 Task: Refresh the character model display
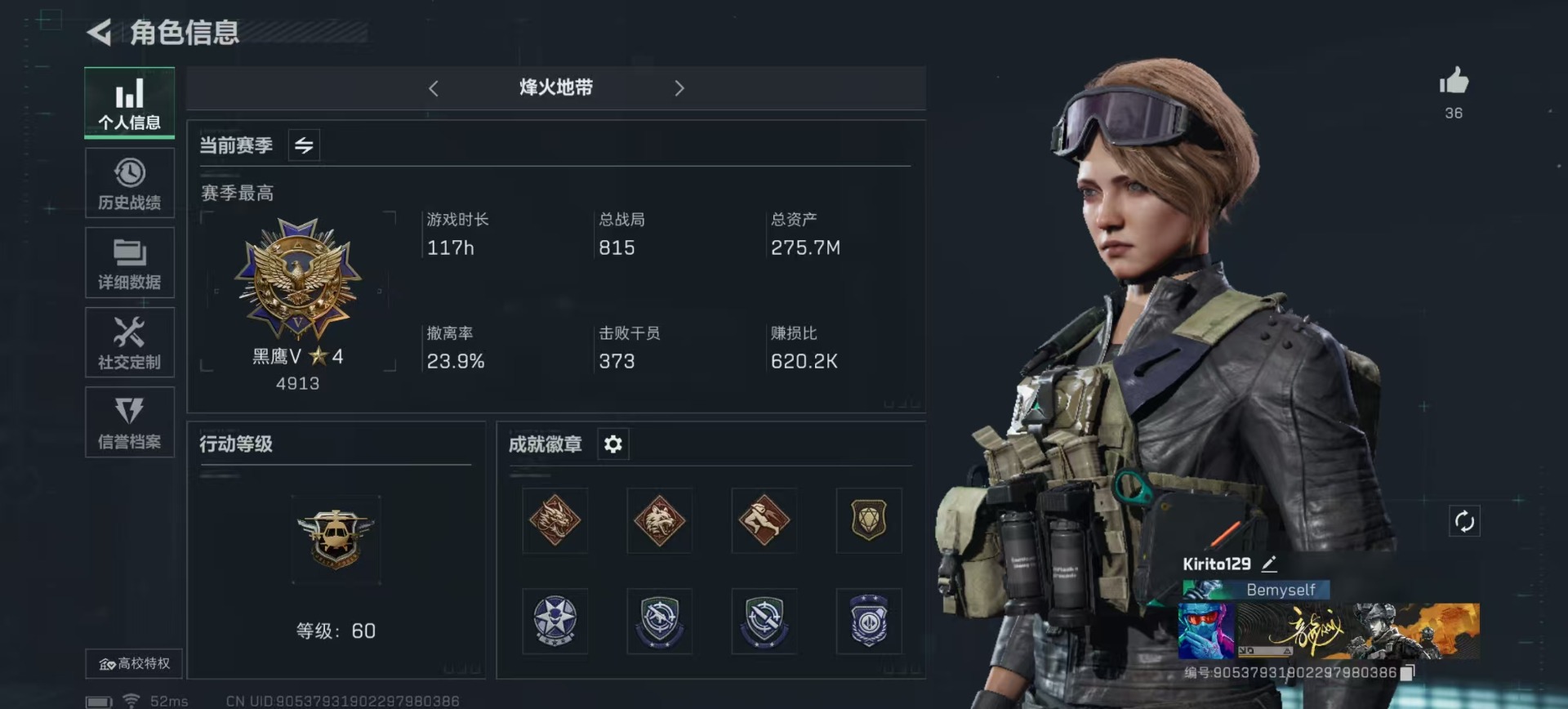pos(1466,520)
